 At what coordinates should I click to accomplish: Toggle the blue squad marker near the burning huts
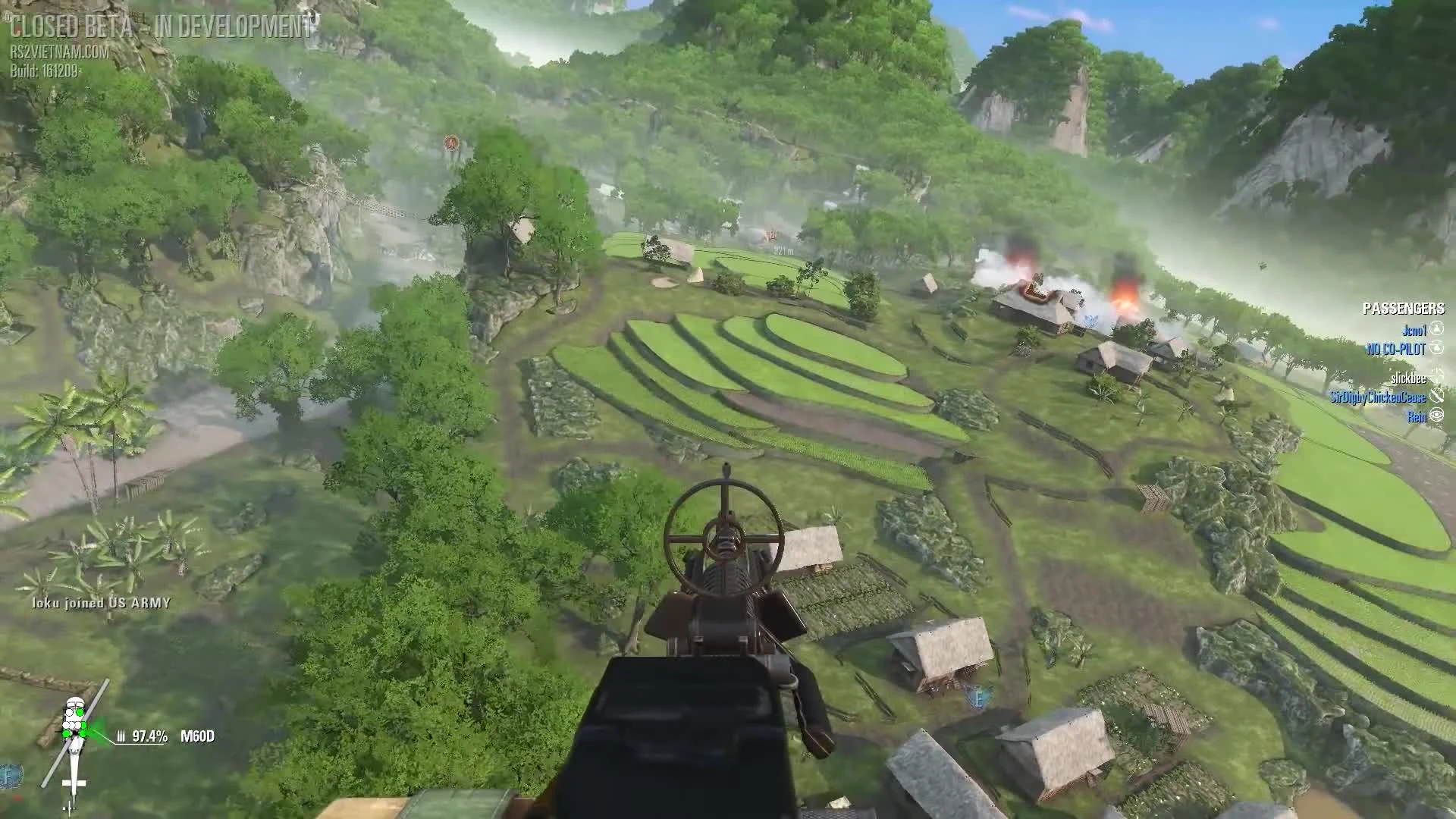(x=1090, y=319)
